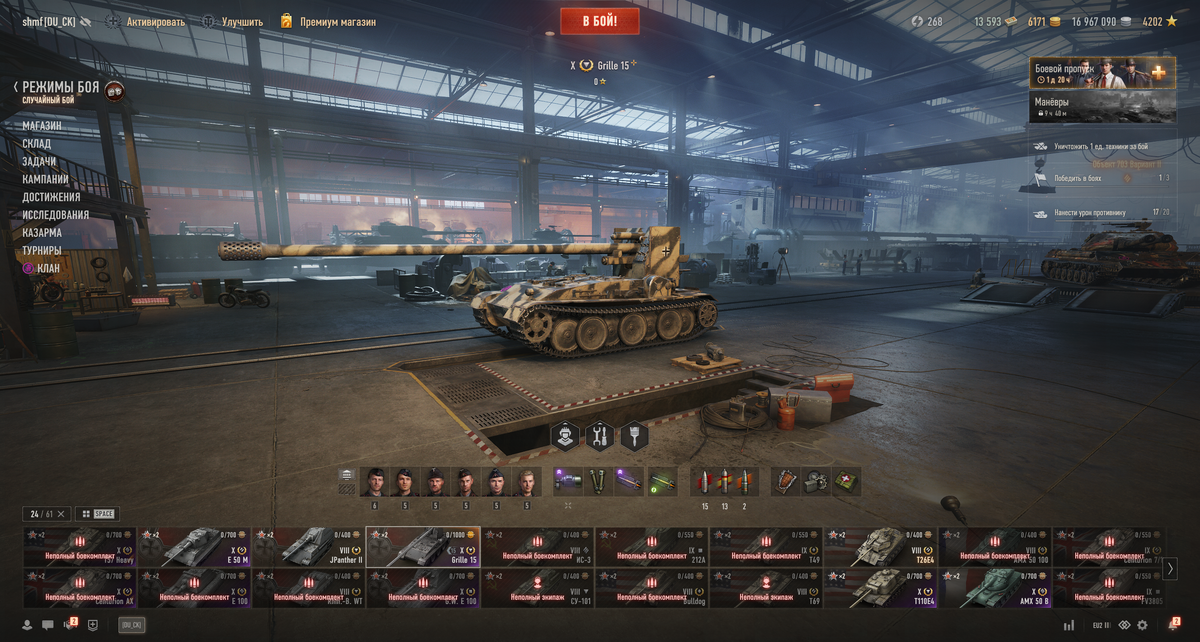The height and width of the screenshot is (642, 1200).
Task: Open the ИССЛЕДОВАНИЯ tech tree
Action: (x=56, y=215)
